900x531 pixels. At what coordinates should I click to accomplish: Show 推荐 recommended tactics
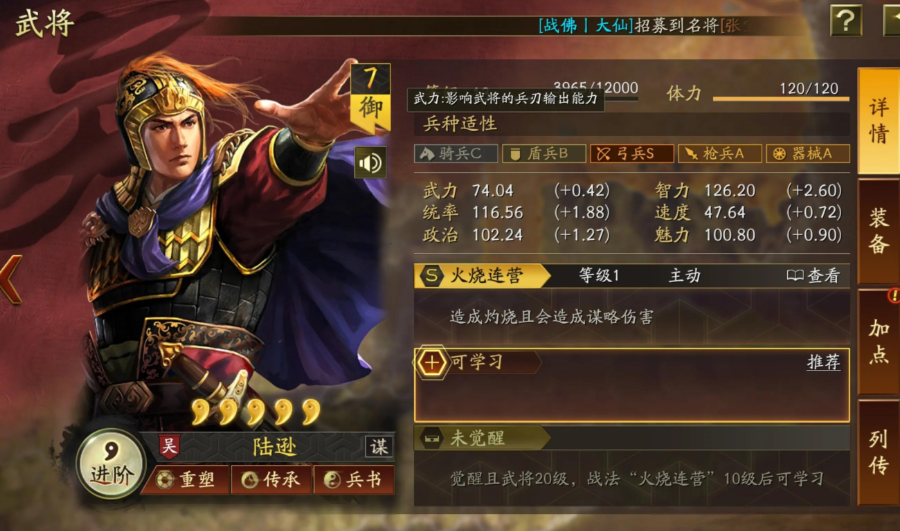tap(823, 362)
